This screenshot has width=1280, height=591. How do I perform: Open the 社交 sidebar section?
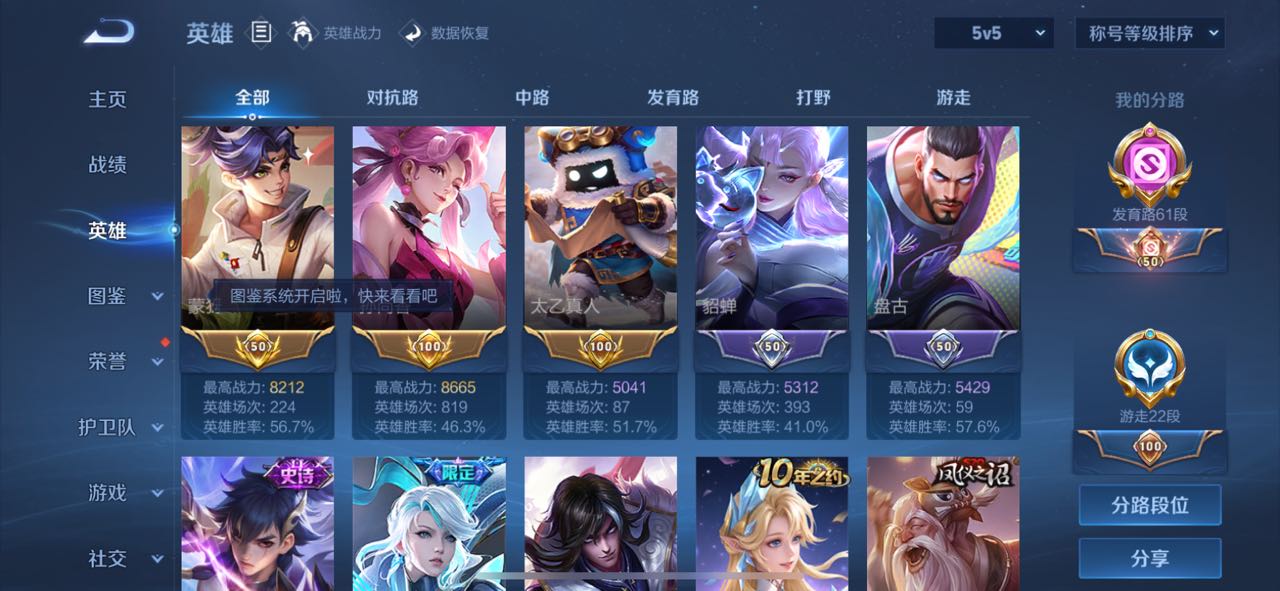click(x=122, y=559)
